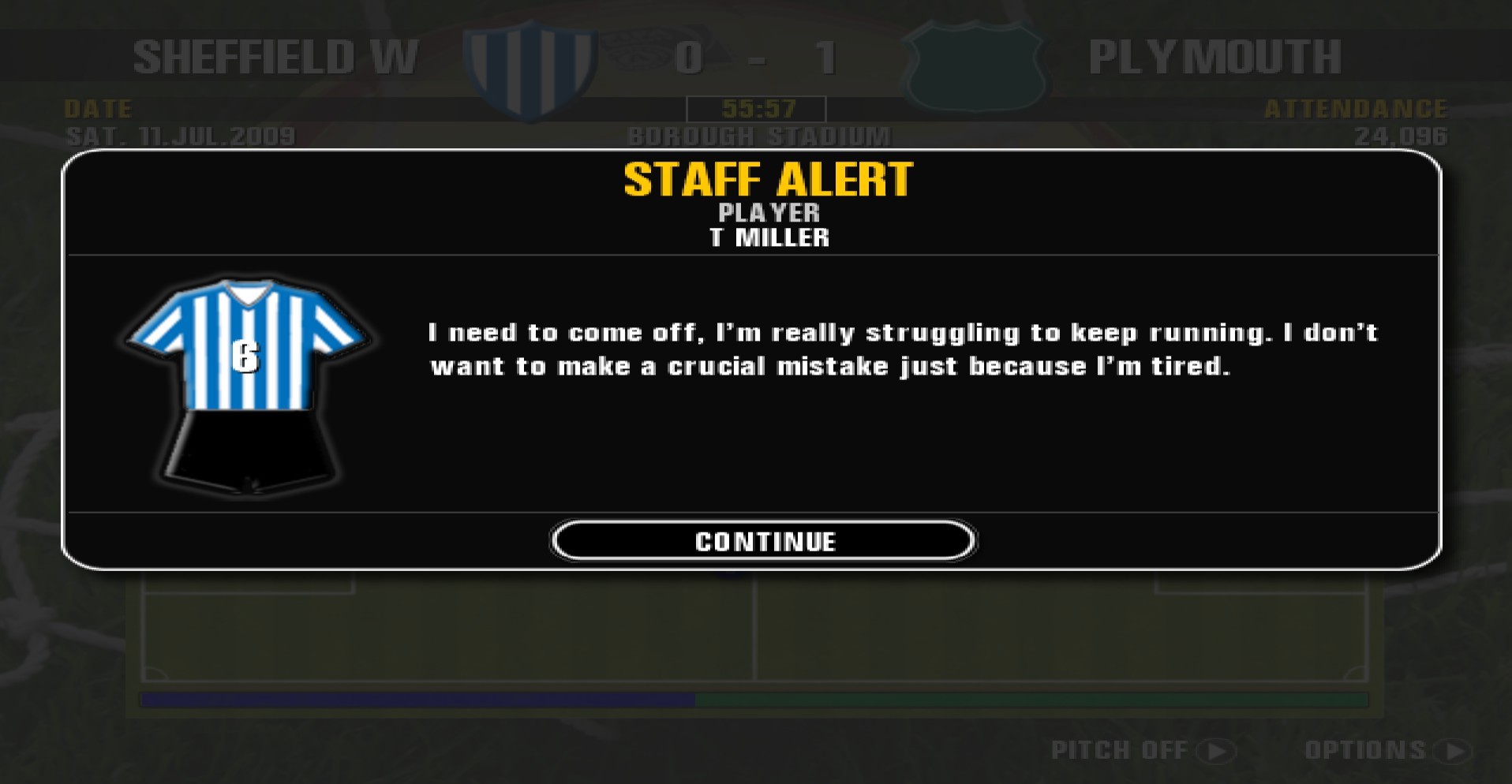Select the Borough Stadium label
This screenshot has height=784, width=1512.
[756, 136]
